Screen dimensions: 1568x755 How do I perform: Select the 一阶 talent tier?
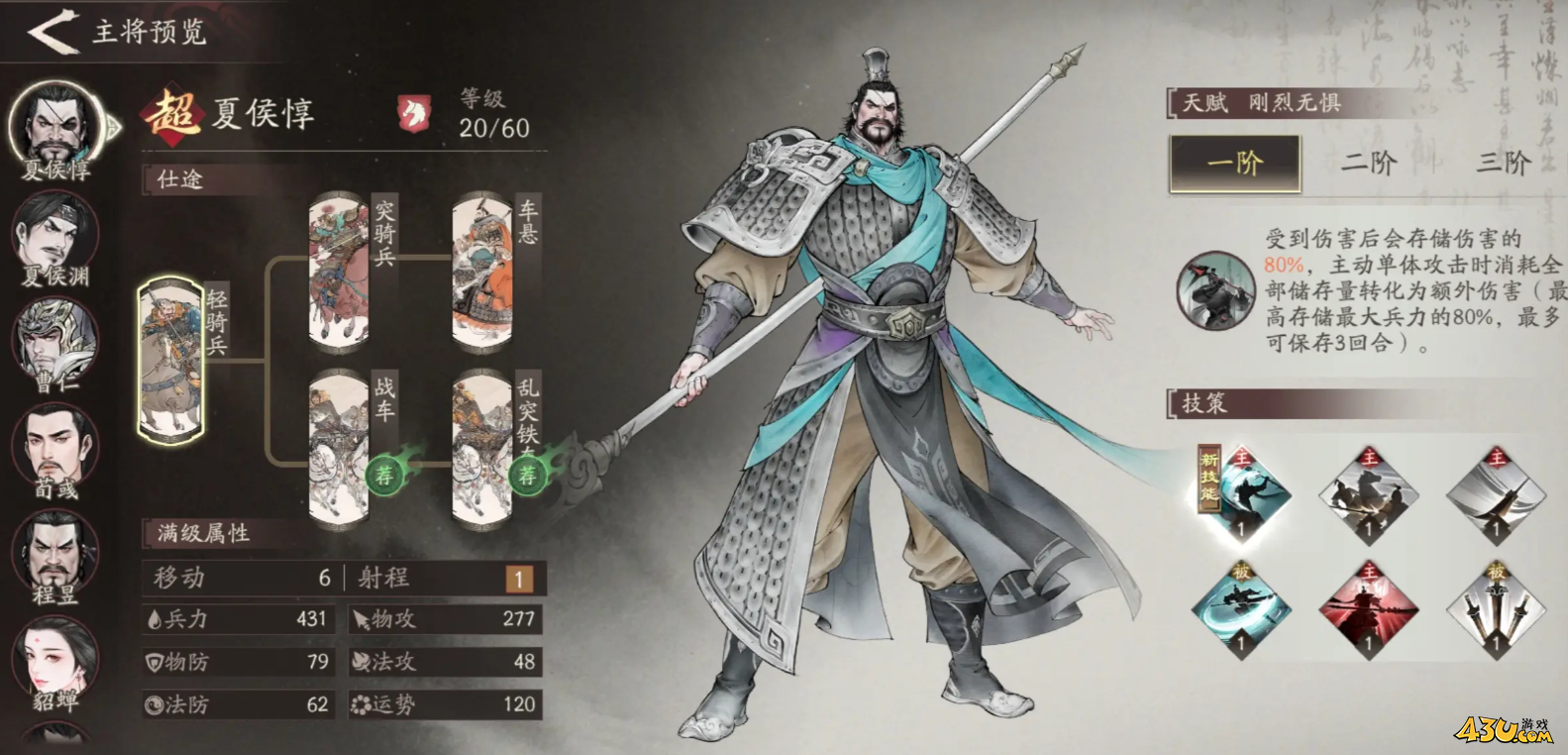tap(1235, 163)
